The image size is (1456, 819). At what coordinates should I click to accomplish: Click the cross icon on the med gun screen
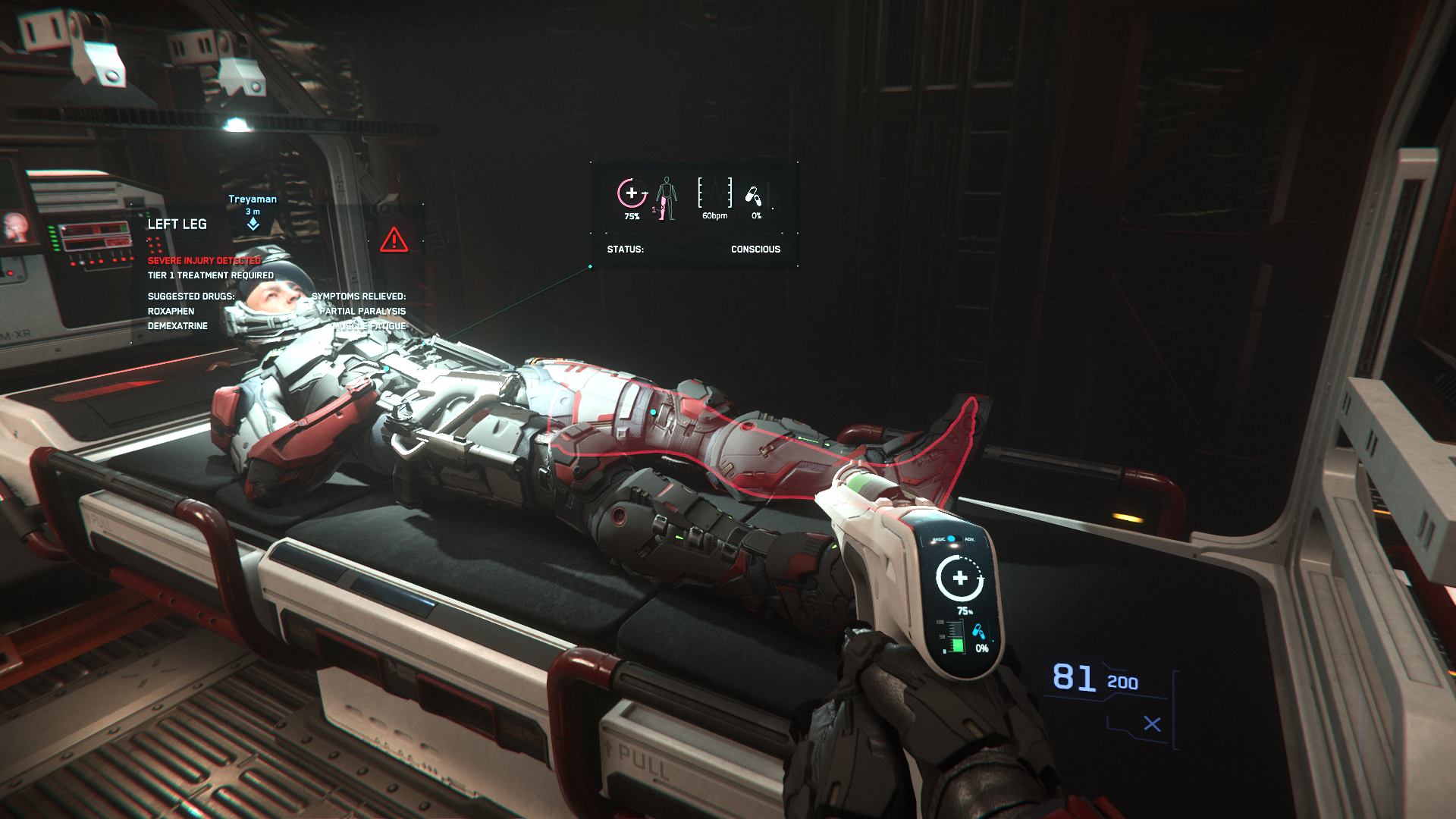959,579
